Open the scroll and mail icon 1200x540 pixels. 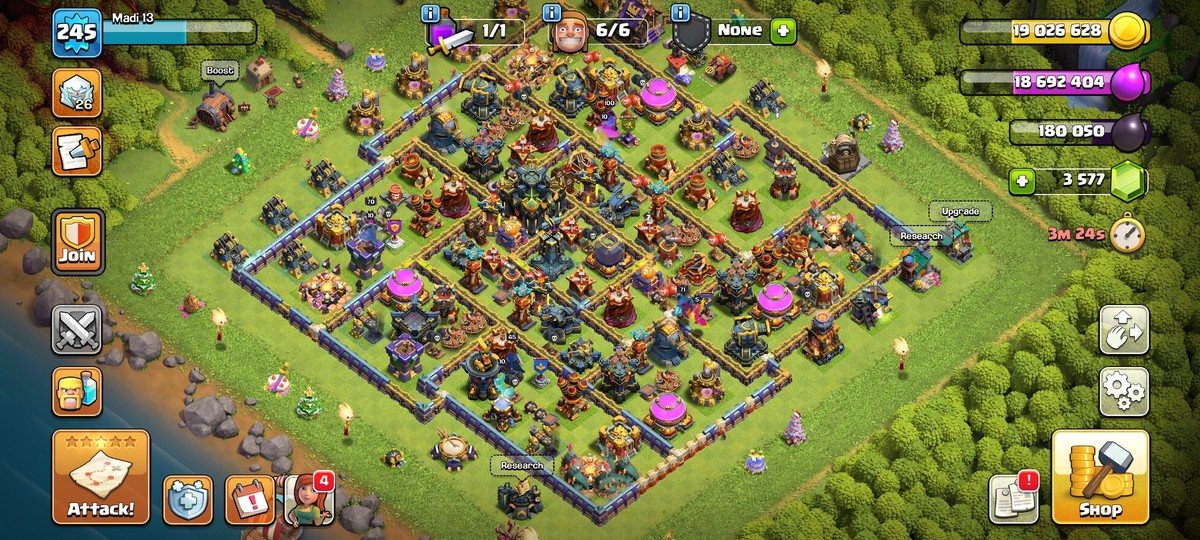[77, 151]
